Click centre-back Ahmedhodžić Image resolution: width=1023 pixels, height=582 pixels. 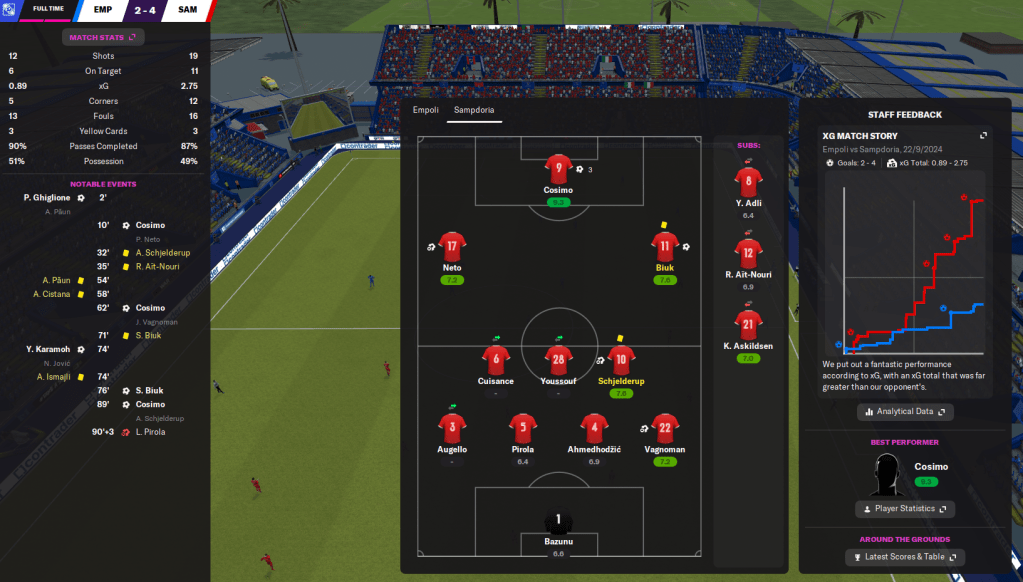[x=595, y=428]
